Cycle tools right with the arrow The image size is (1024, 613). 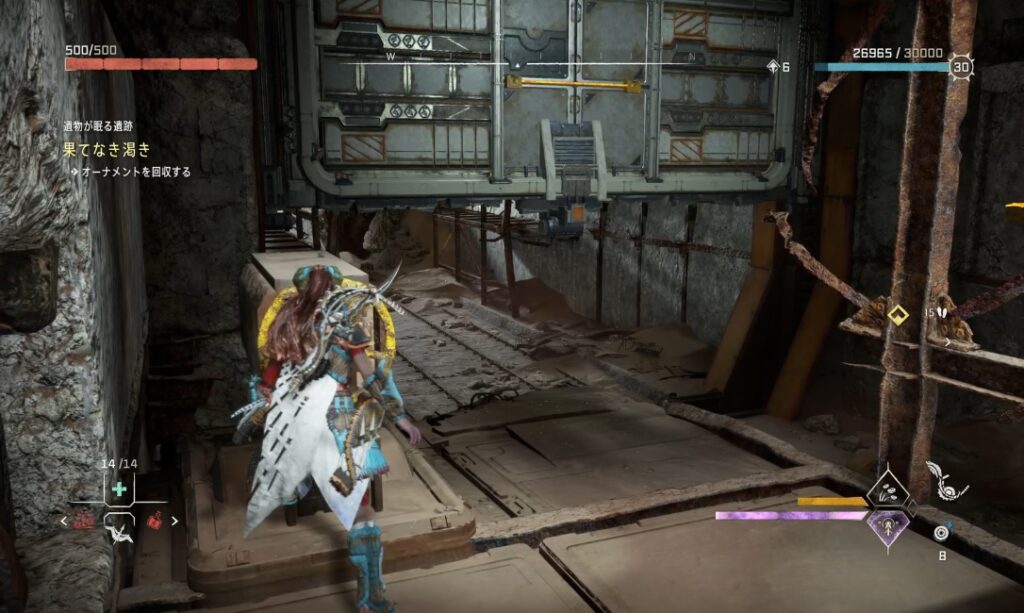pos(175,520)
